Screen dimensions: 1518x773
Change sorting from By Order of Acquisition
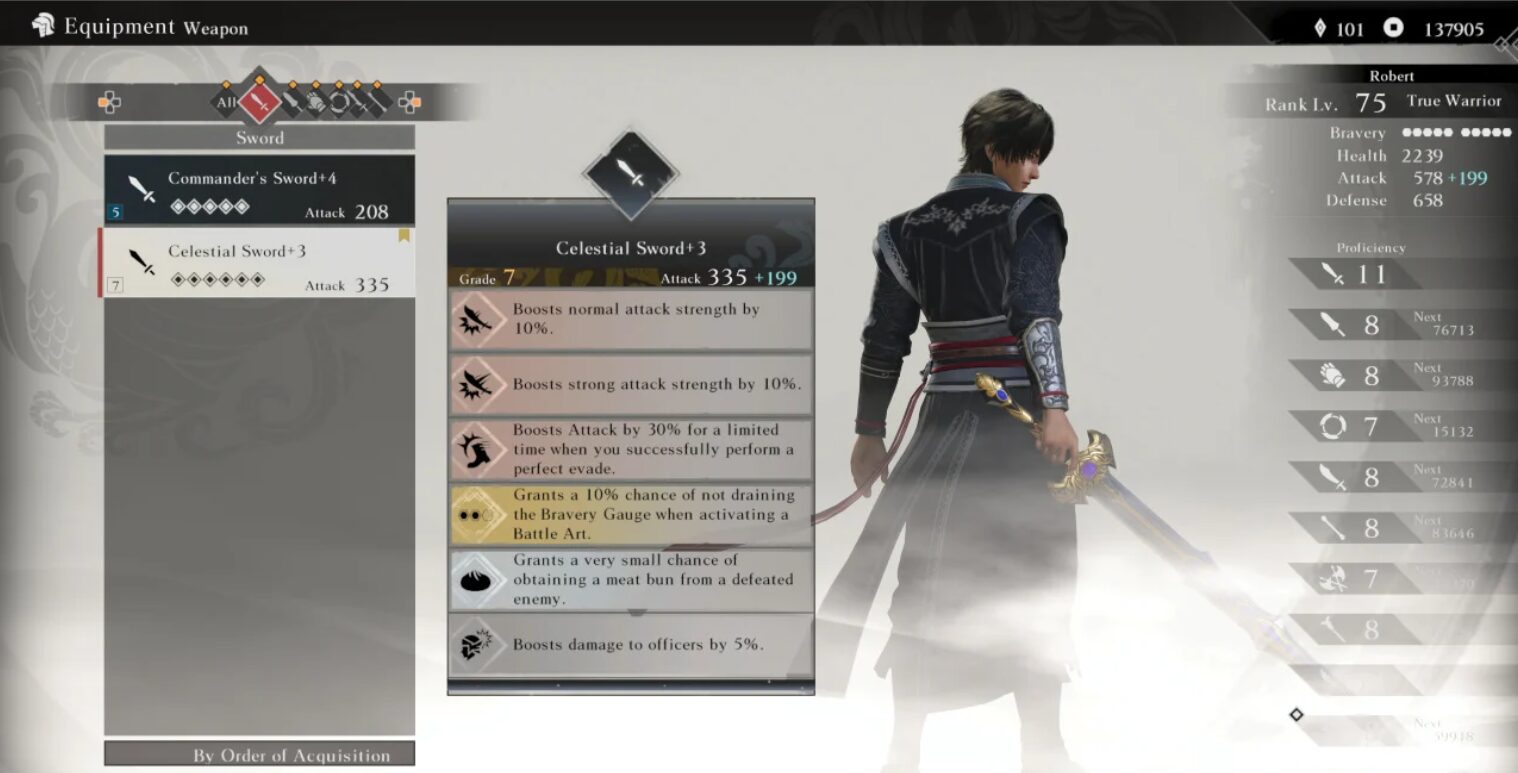(x=259, y=755)
